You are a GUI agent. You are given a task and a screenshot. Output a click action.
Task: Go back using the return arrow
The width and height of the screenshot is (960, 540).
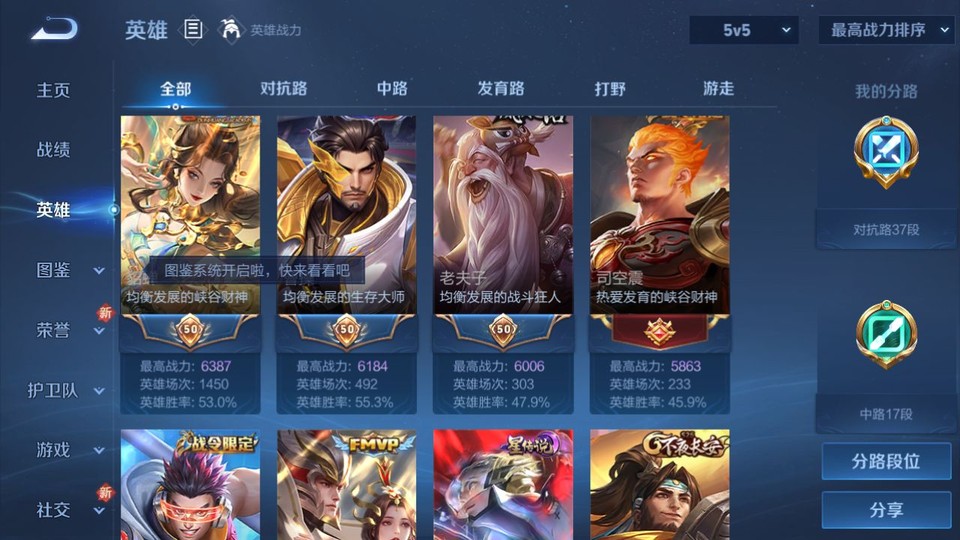coord(54,28)
